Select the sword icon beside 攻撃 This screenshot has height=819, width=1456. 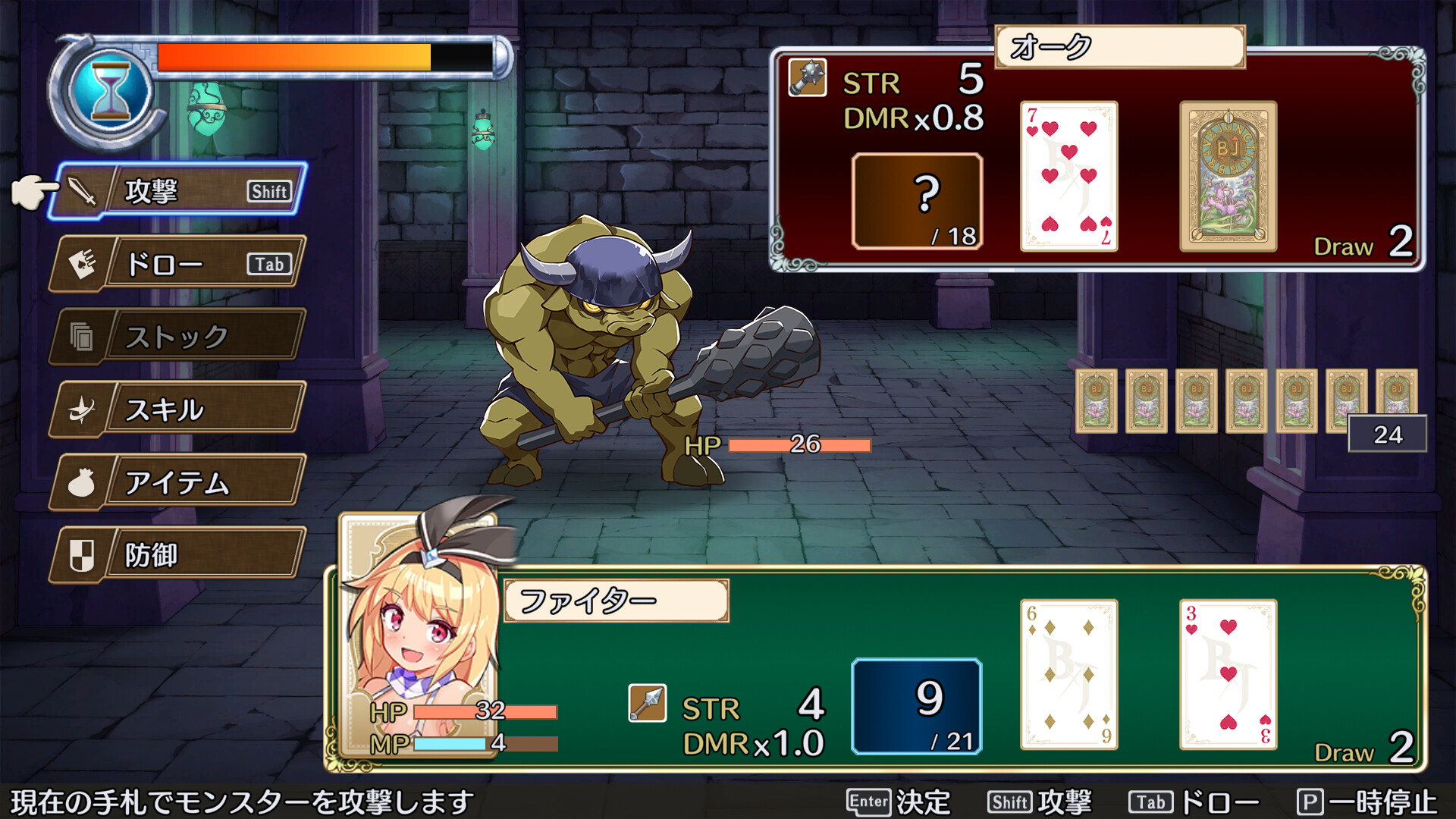(86, 190)
